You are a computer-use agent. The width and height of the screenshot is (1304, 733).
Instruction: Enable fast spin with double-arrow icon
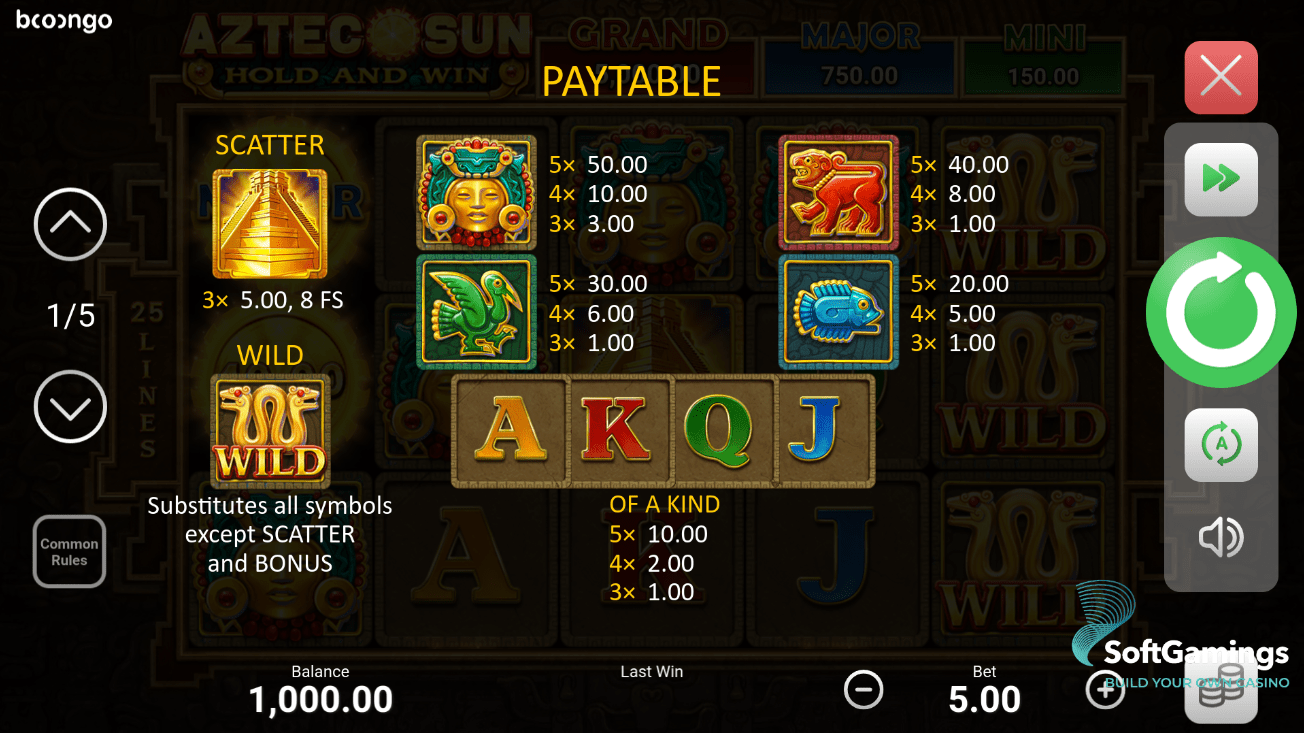click(x=1220, y=177)
